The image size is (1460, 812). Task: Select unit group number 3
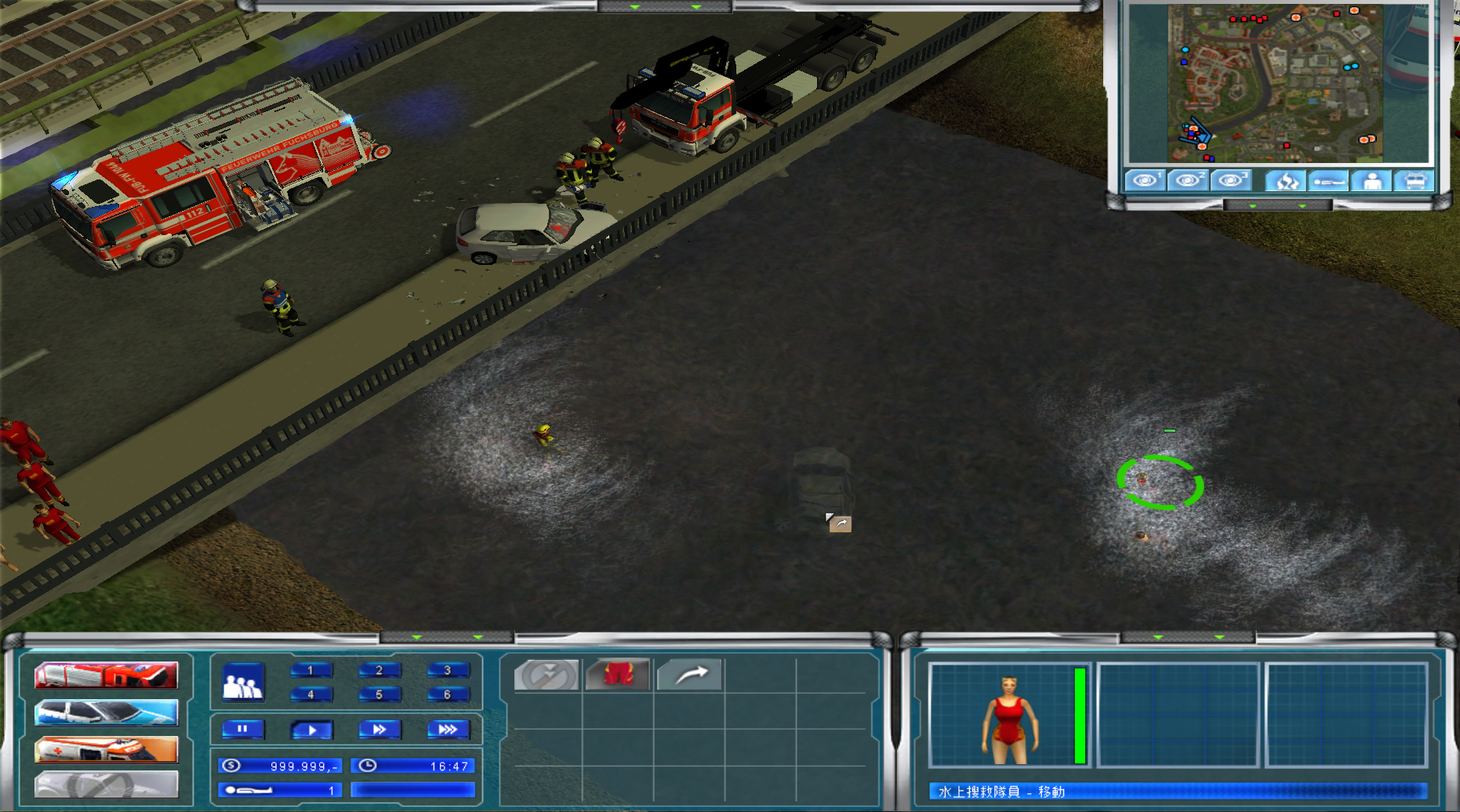(448, 670)
